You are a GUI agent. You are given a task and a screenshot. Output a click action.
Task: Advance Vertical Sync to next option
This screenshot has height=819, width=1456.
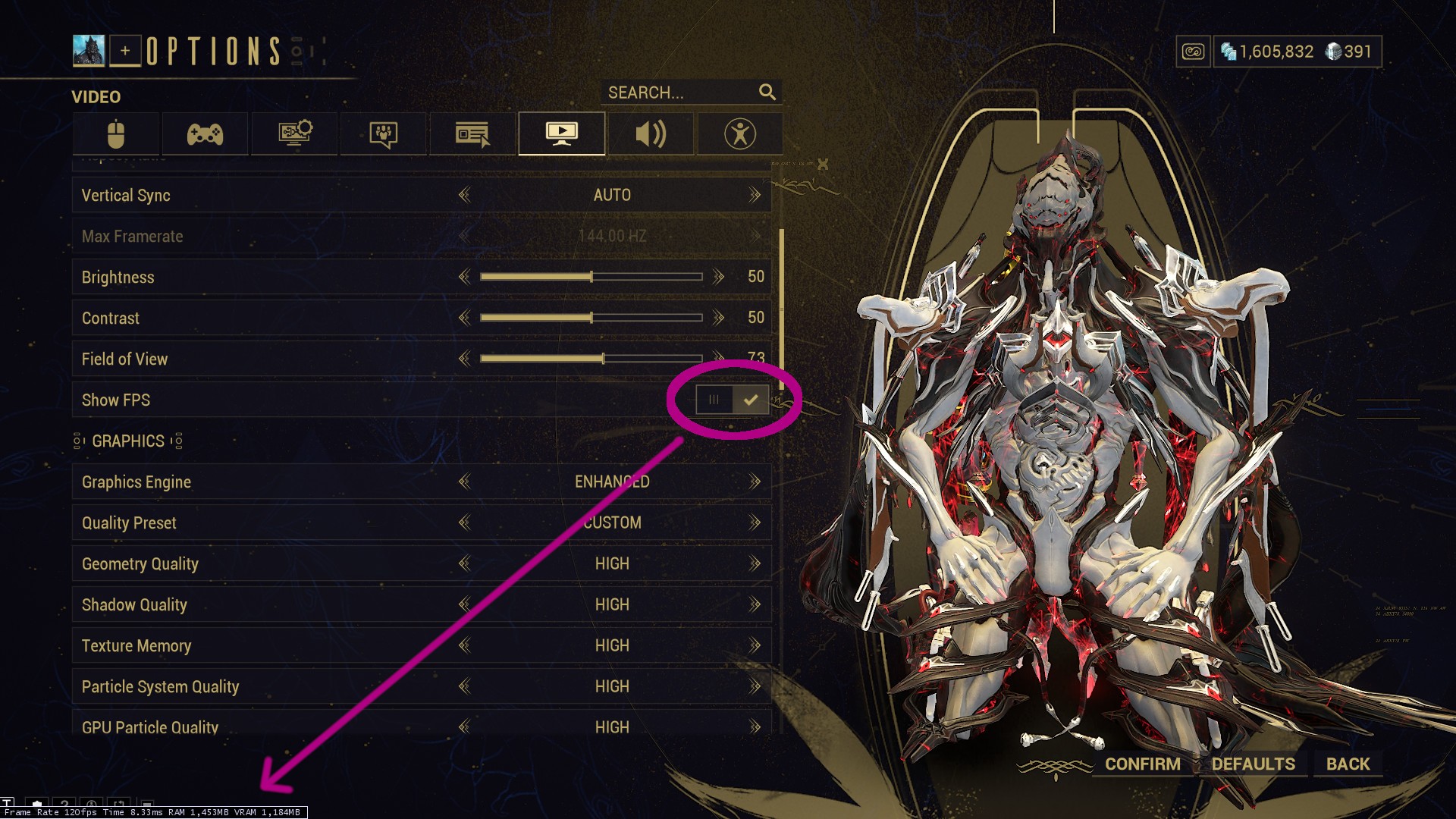(x=755, y=196)
